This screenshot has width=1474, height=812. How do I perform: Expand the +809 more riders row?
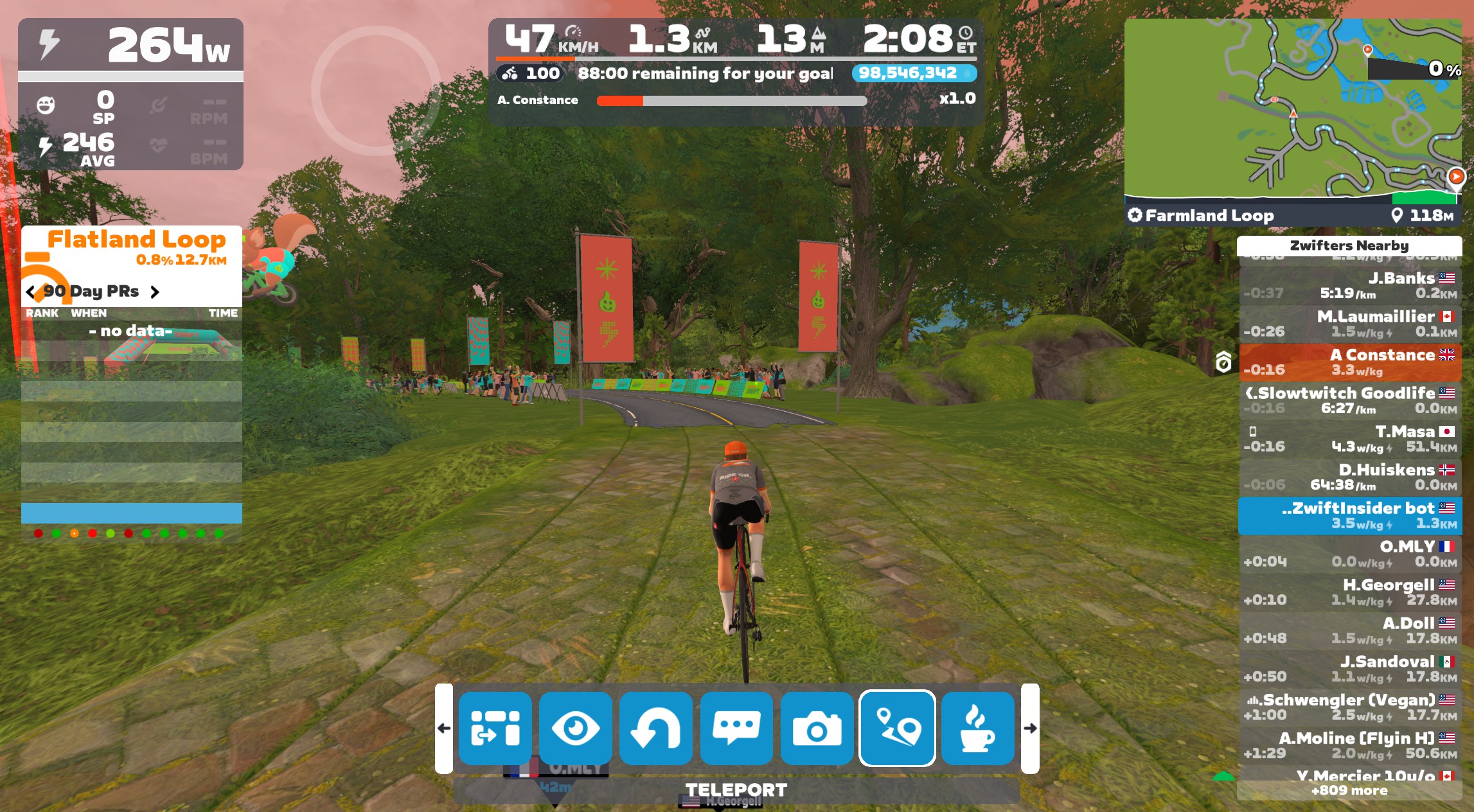coord(1349,791)
